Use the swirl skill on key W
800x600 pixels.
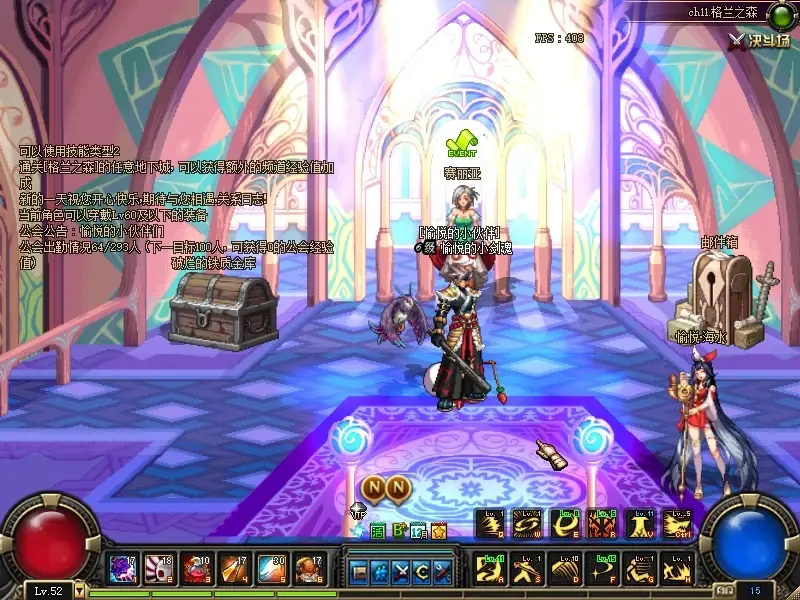(528, 523)
